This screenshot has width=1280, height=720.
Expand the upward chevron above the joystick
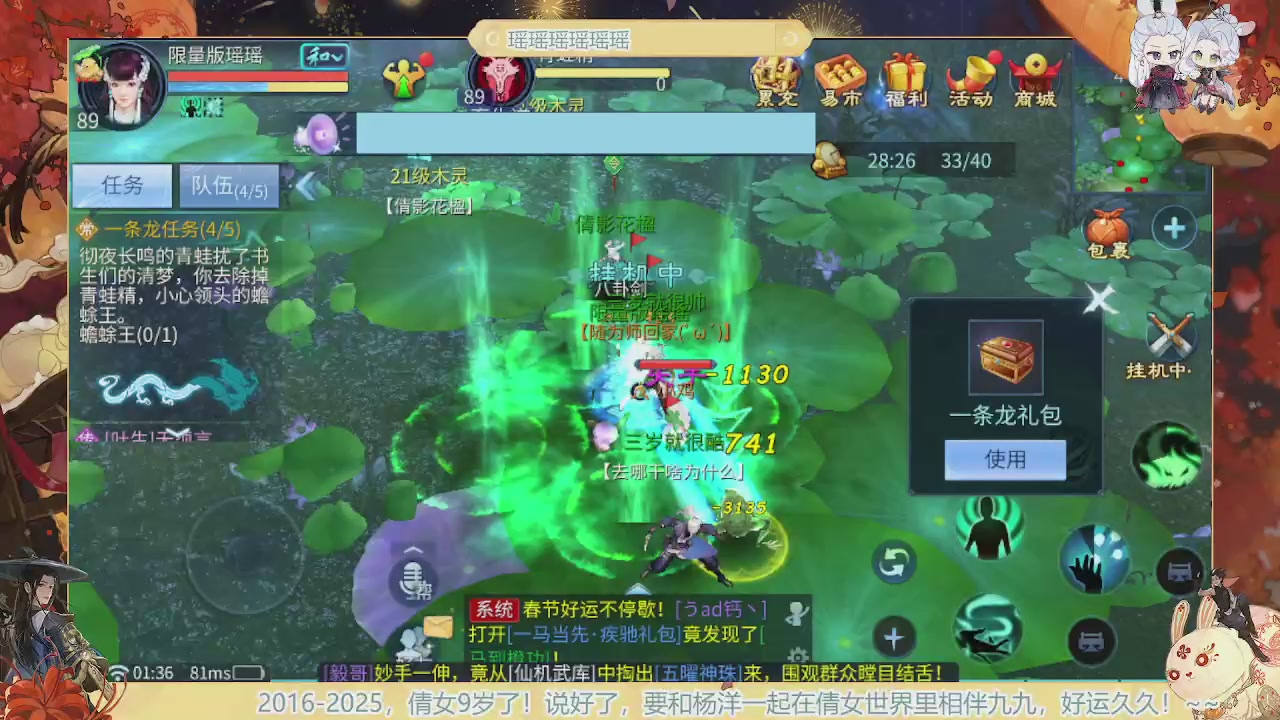[413, 550]
